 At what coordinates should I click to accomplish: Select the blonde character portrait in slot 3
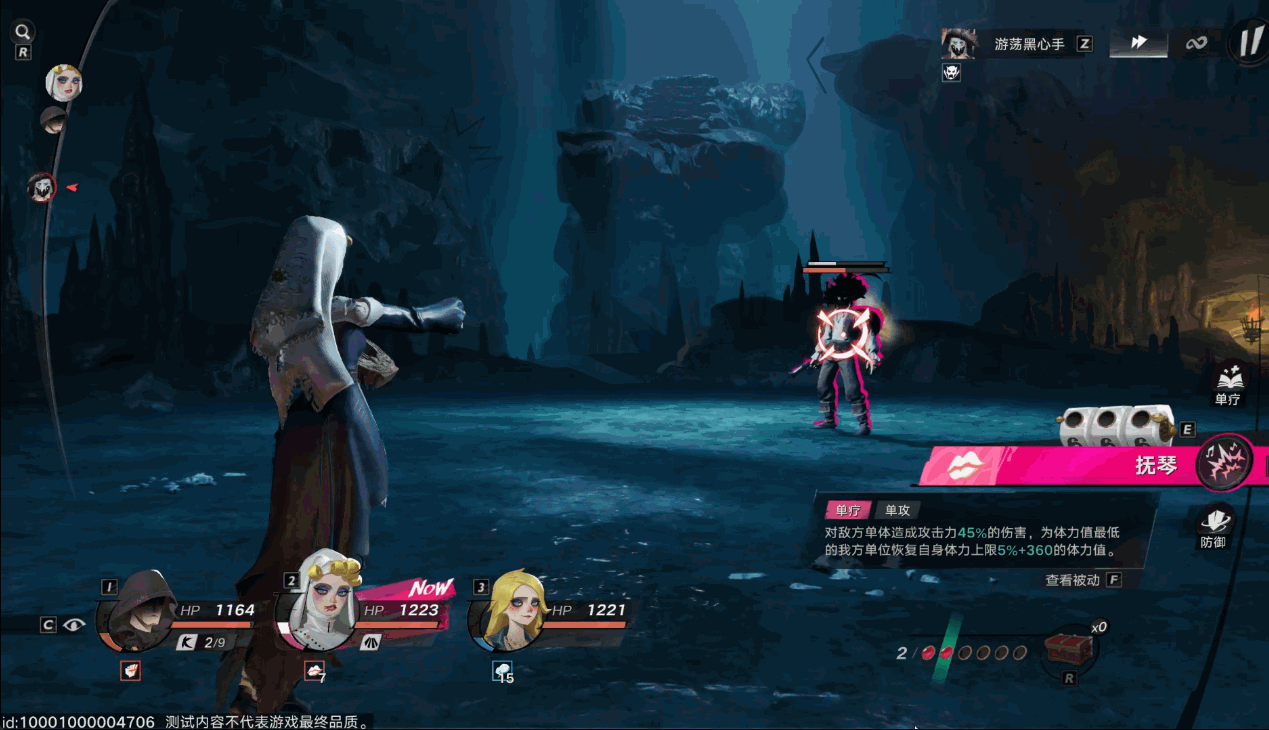click(x=510, y=608)
